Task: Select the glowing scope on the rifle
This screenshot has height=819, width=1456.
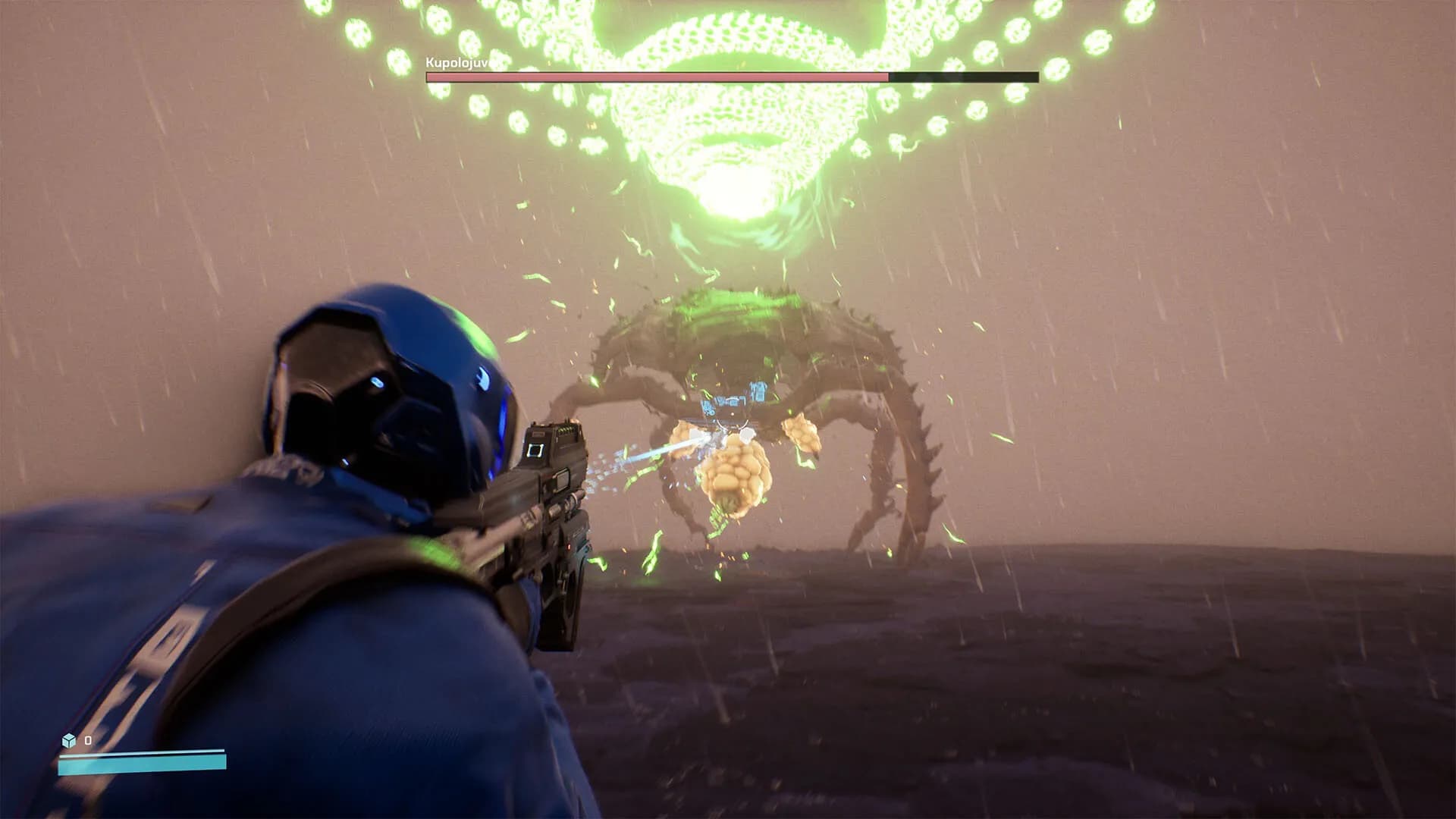Action: point(536,450)
